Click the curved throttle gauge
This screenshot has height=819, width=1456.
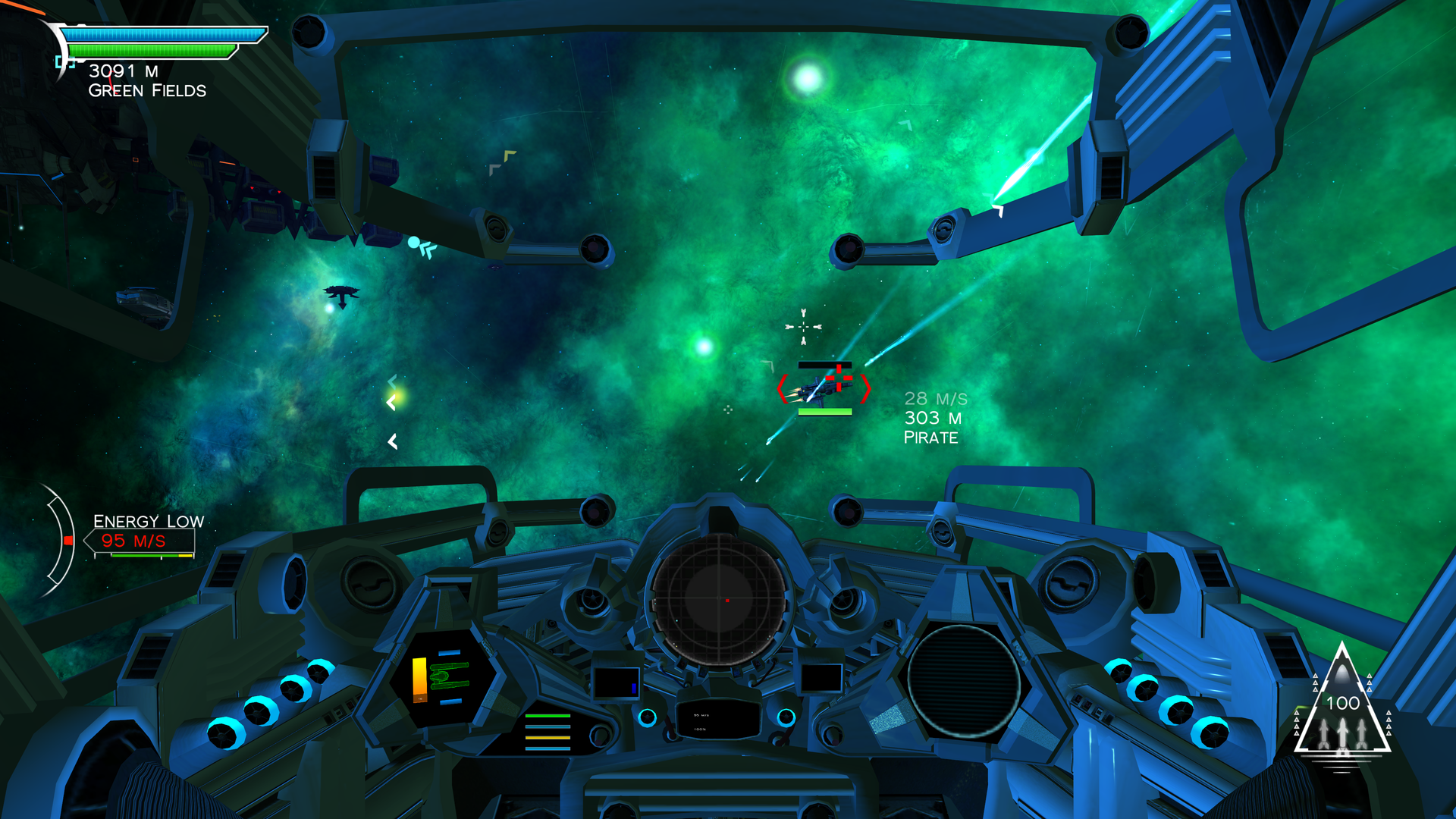coord(61,540)
